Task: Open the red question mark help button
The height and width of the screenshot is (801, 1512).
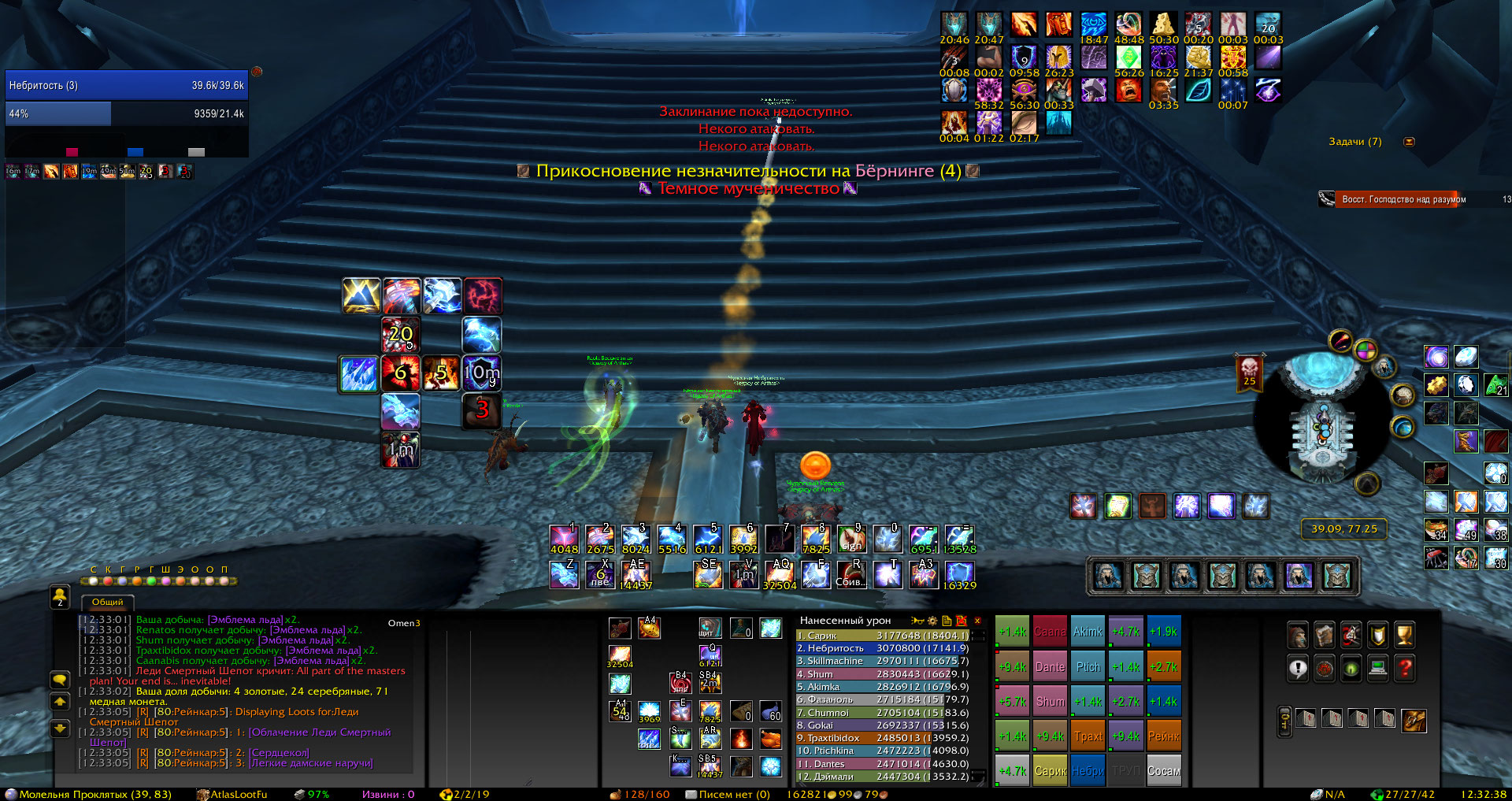Action: (x=1404, y=669)
